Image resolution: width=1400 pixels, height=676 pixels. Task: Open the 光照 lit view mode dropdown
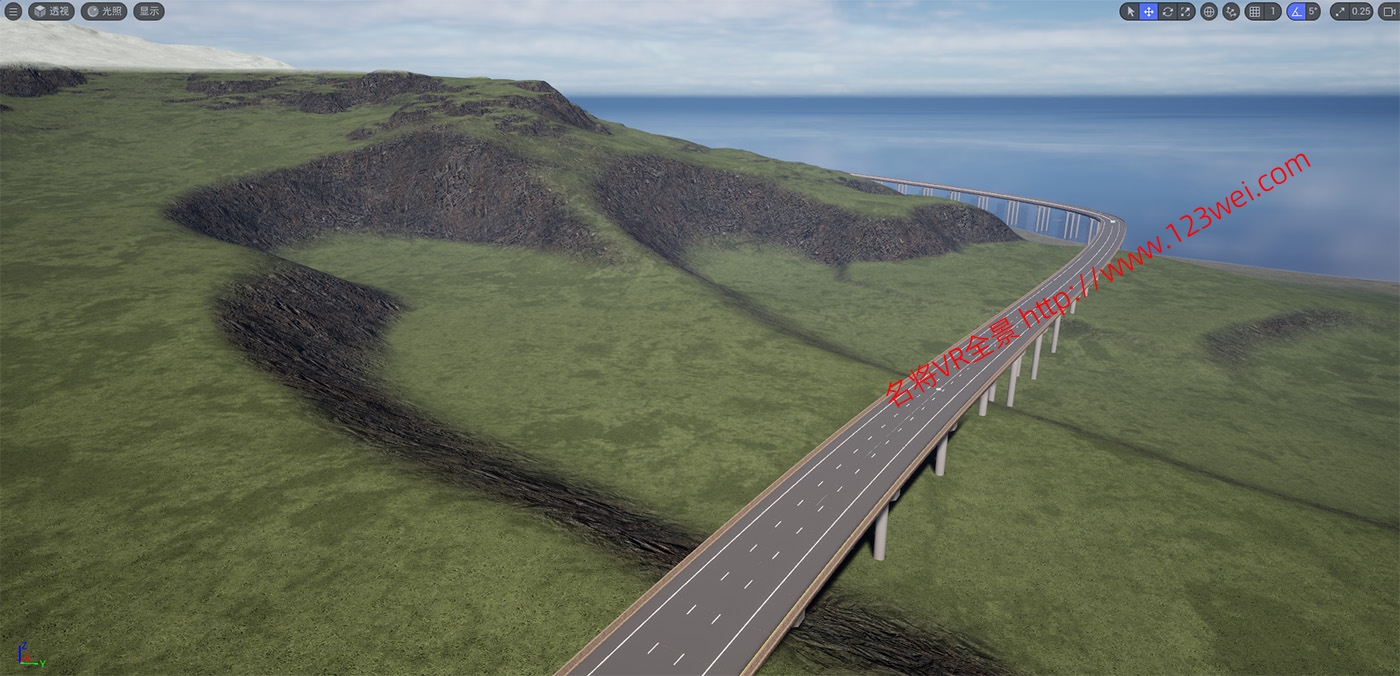(x=104, y=11)
